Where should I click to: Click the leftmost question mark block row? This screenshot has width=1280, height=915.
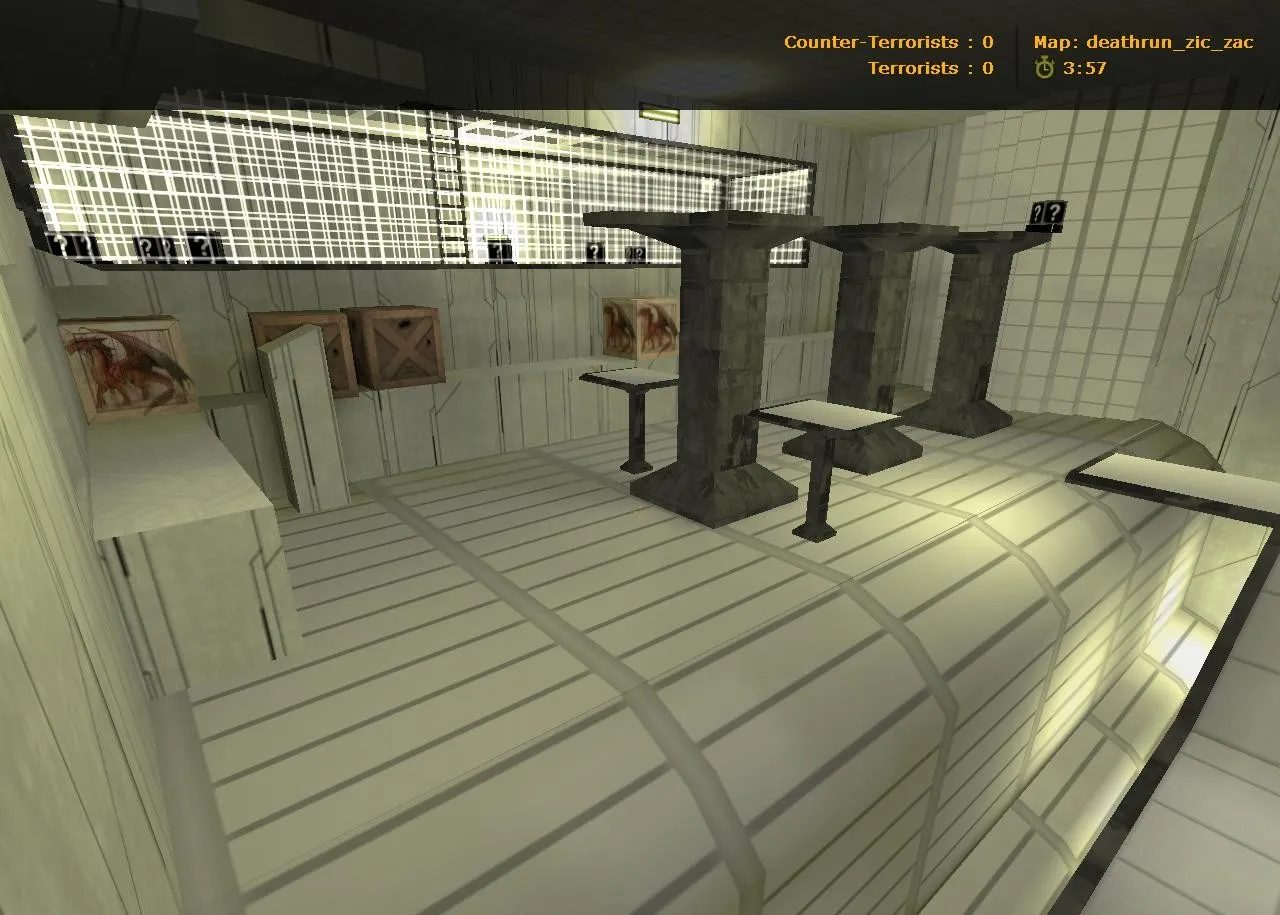[73, 244]
